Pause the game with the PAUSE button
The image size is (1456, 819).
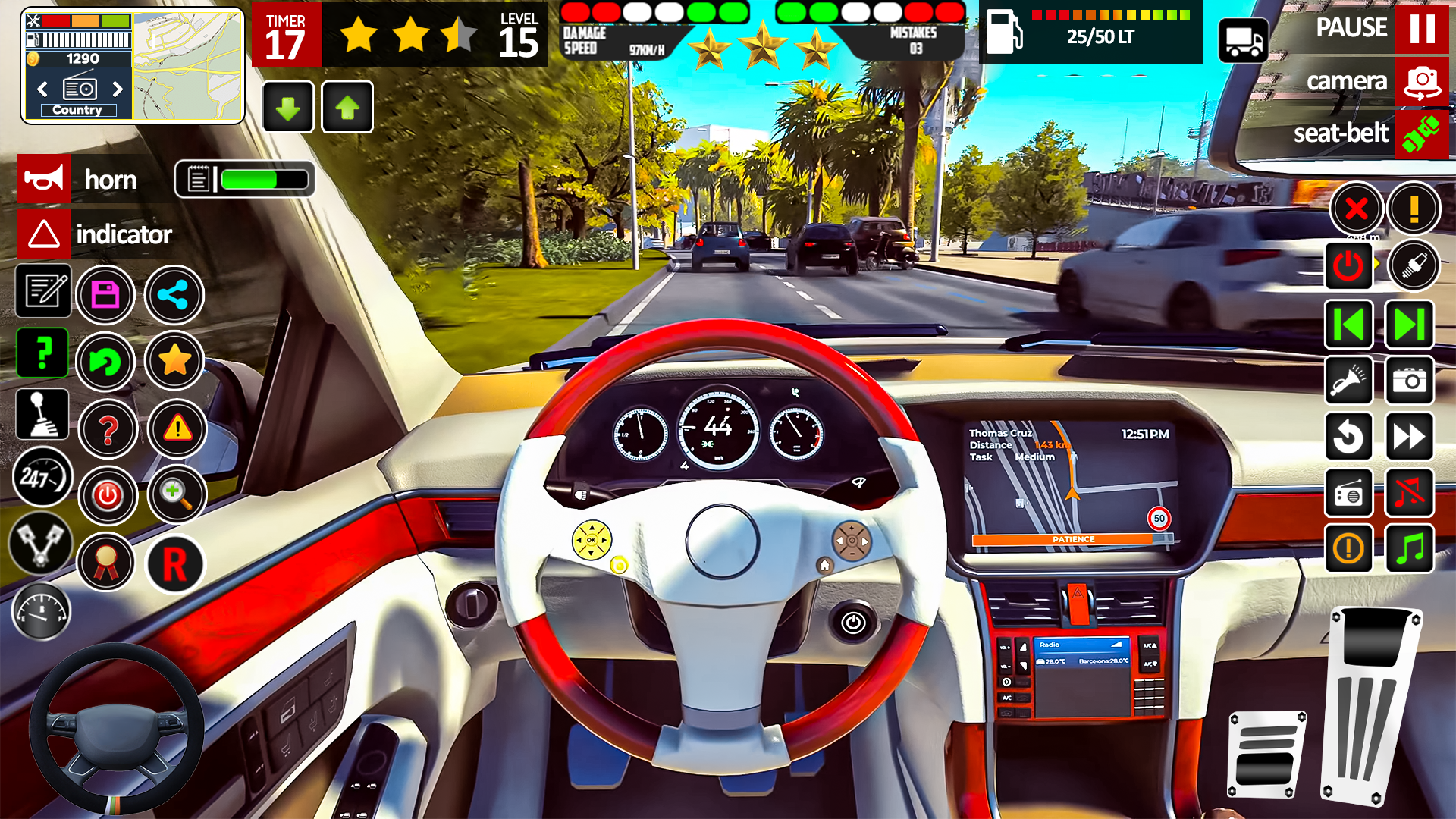tap(1421, 28)
